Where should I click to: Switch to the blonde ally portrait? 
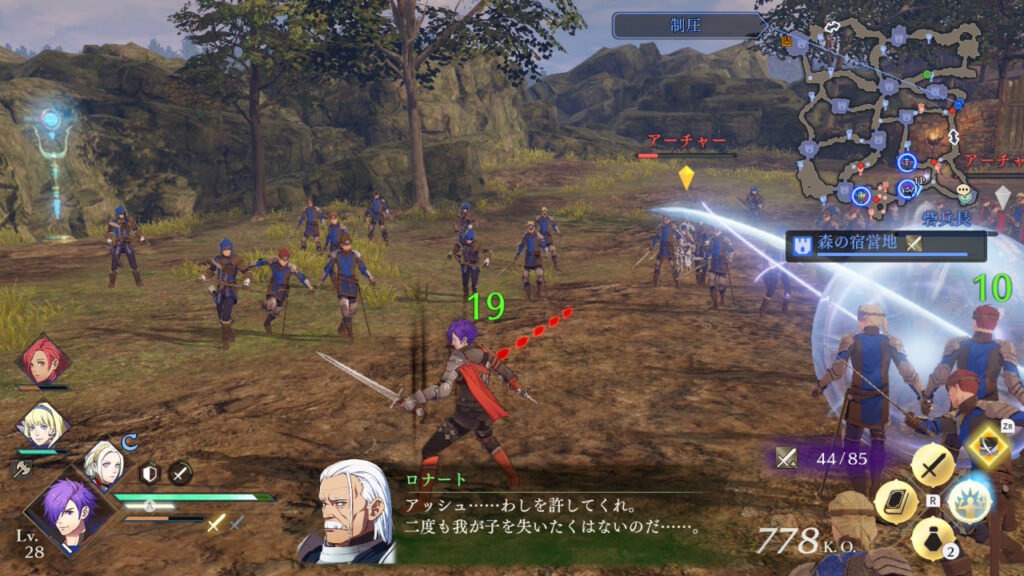[41, 424]
